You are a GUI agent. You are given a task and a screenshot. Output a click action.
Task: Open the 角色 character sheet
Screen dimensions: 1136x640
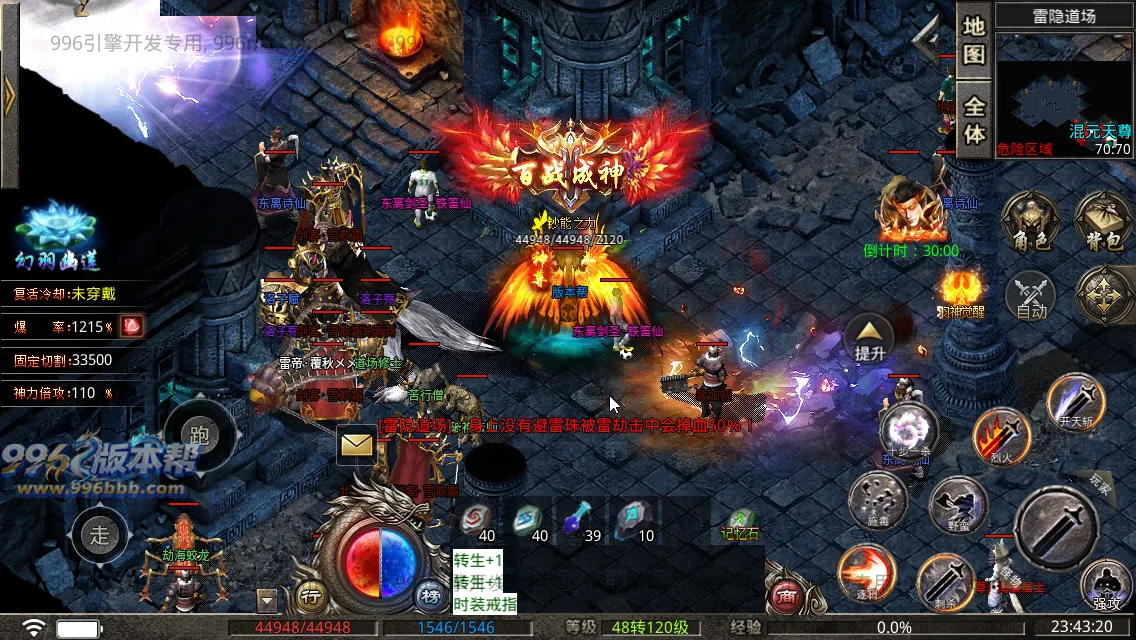1030,220
